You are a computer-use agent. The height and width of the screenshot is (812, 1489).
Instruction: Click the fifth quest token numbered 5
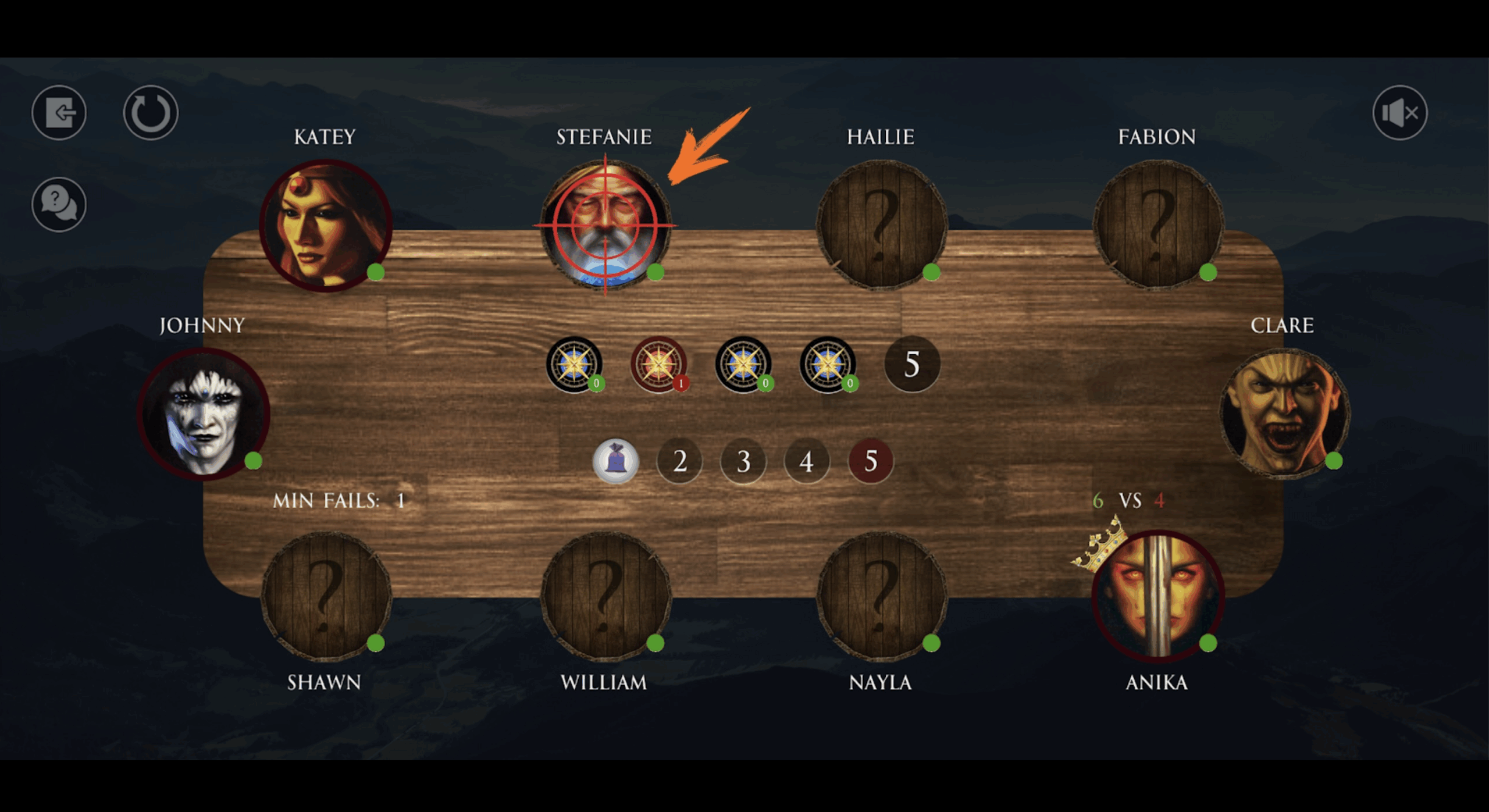(x=911, y=364)
